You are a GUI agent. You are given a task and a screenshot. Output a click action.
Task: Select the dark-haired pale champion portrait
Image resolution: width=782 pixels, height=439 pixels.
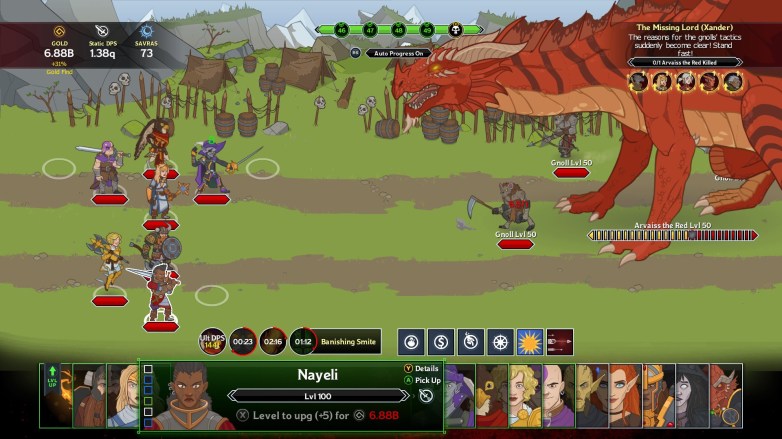(692, 395)
